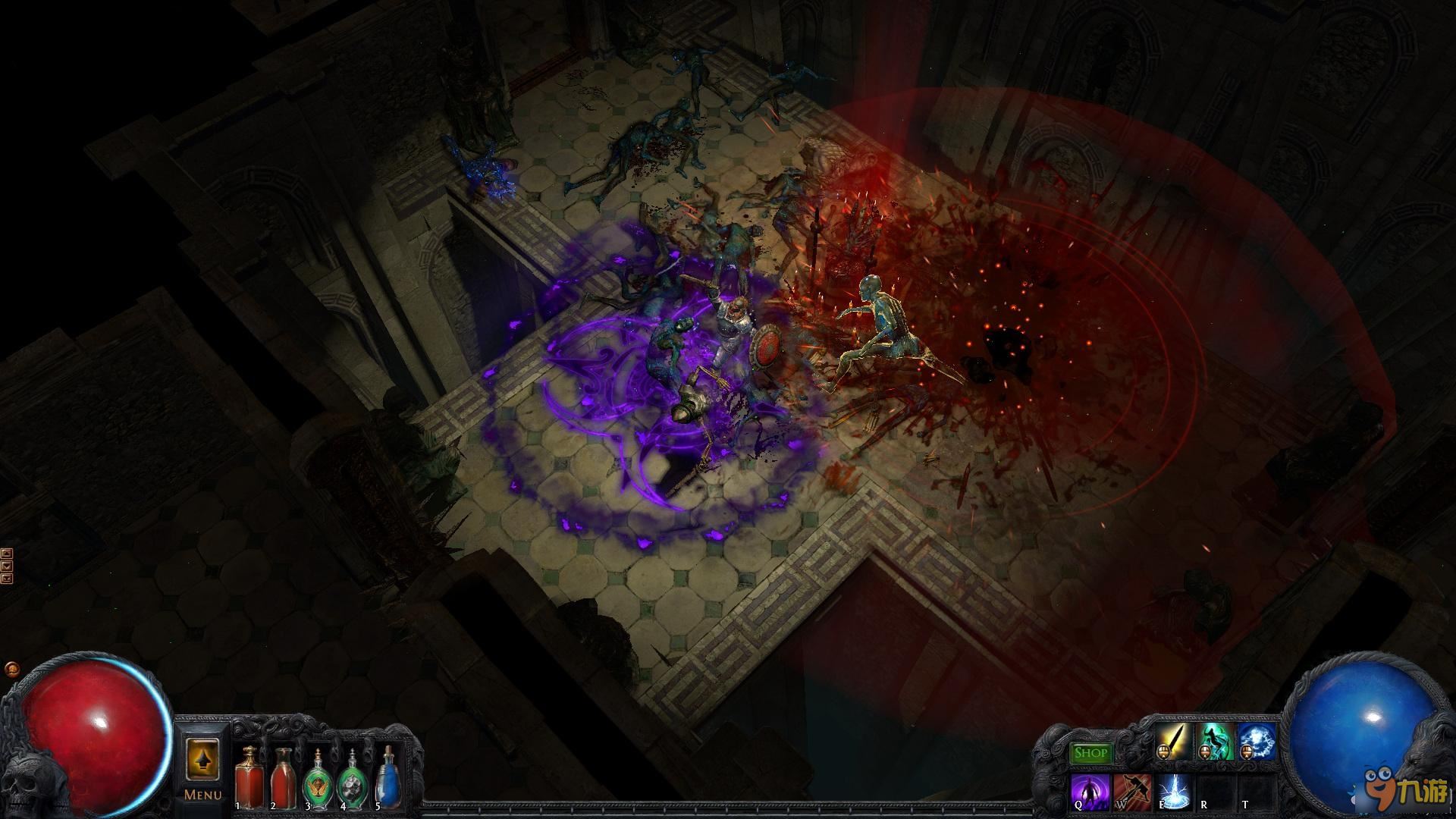The width and height of the screenshot is (1456, 819).
Task: Select the glowing sword attack skill
Action: tap(1173, 742)
